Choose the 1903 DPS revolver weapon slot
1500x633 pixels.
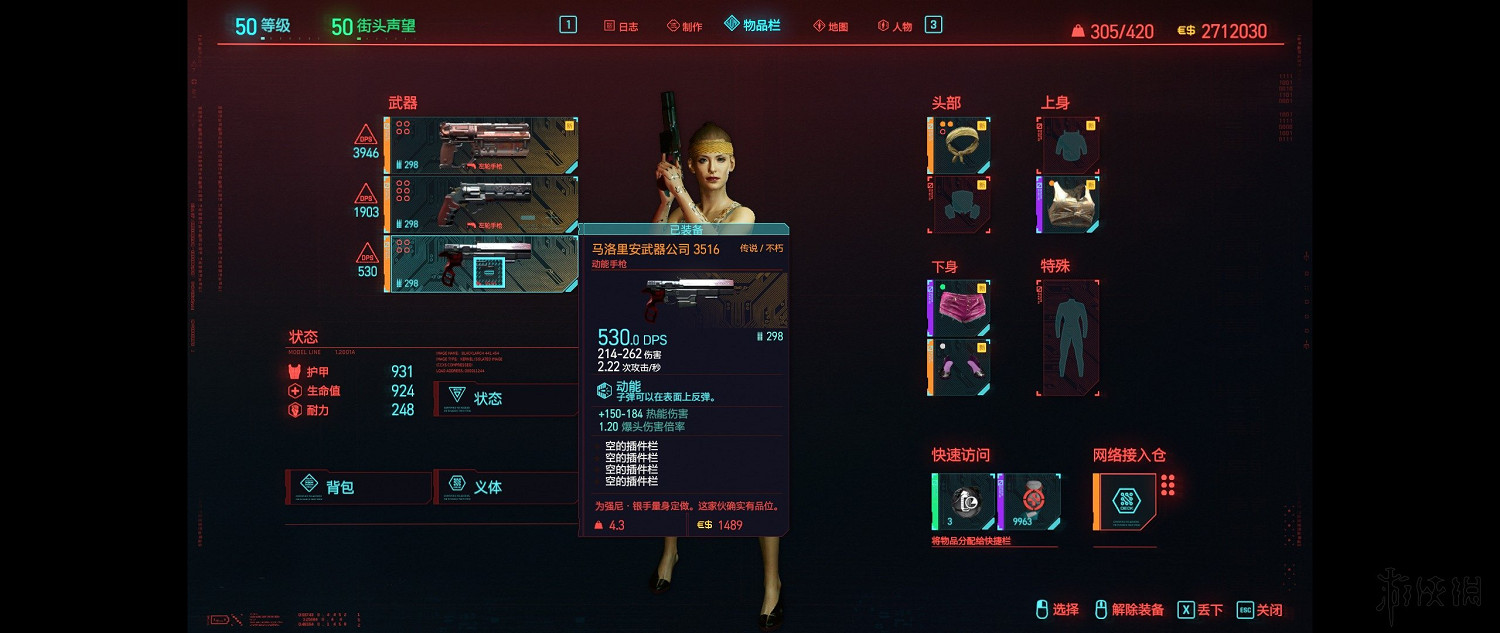(x=482, y=204)
